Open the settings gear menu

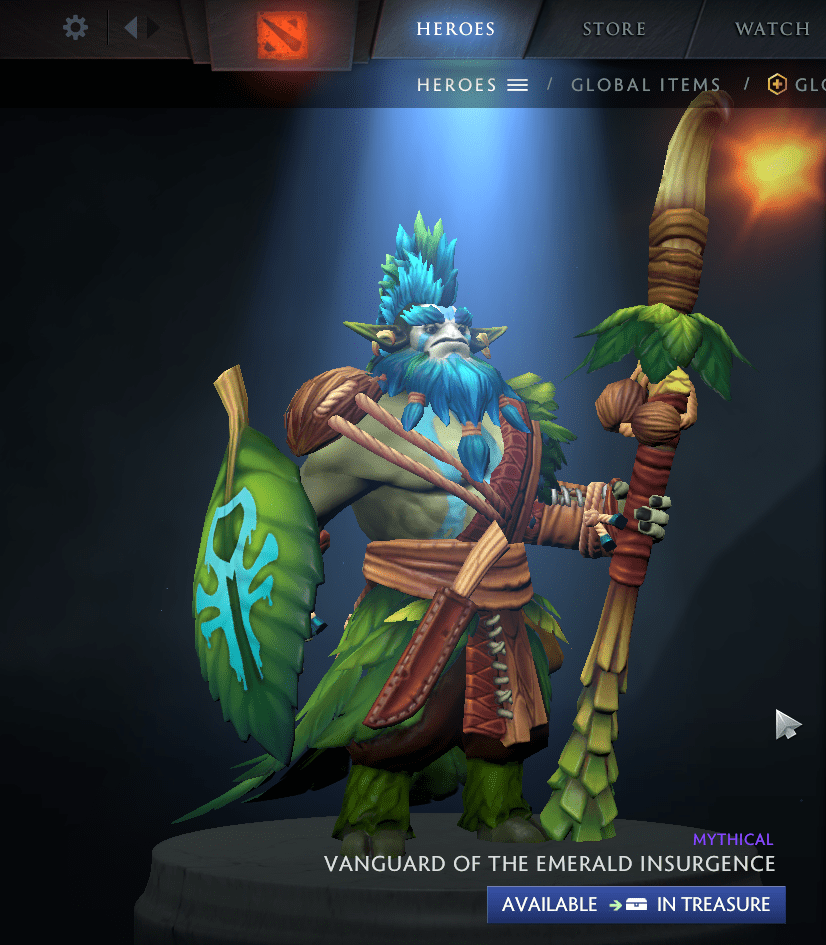75,27
